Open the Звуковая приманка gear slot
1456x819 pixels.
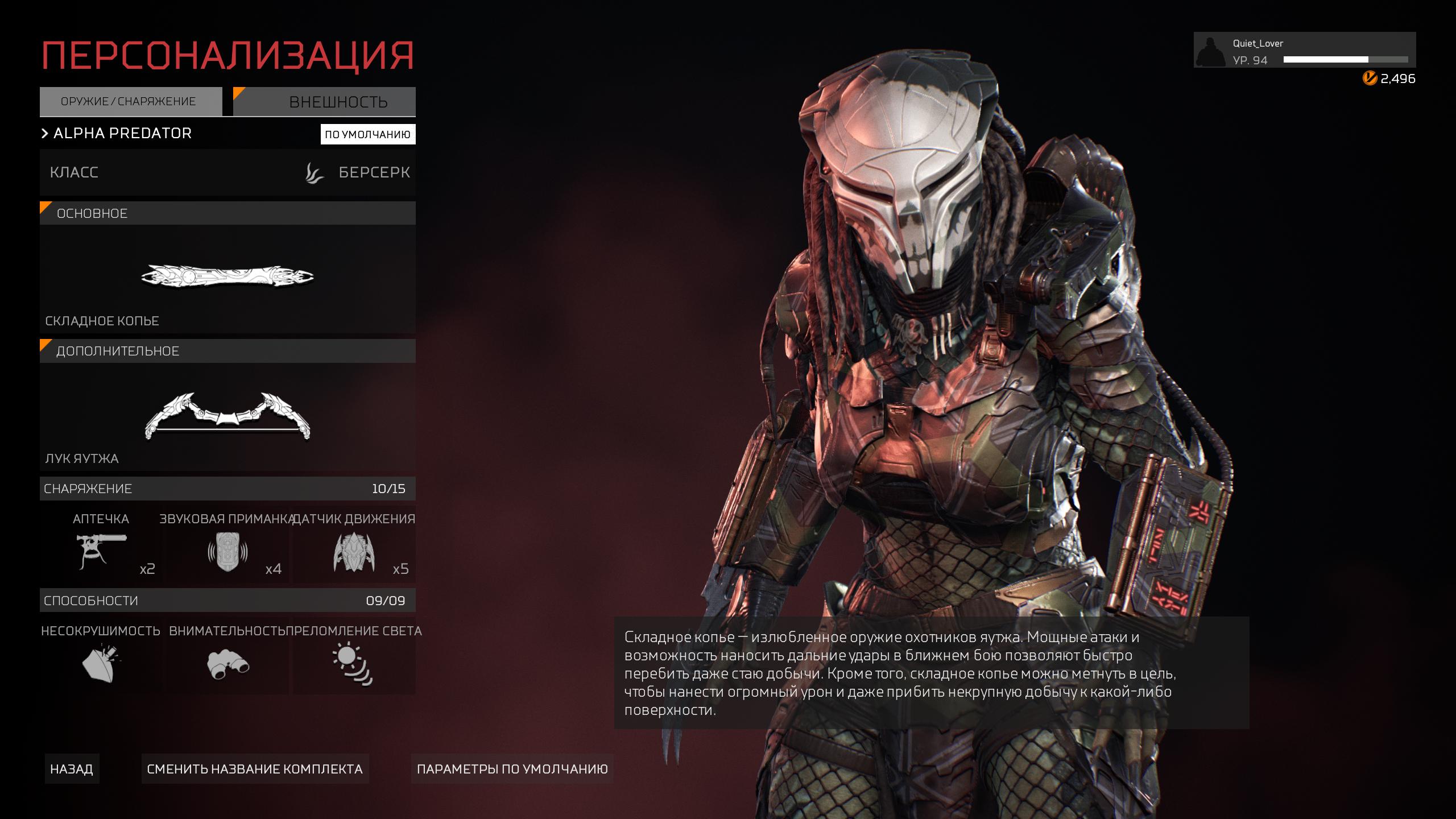click(x=227, y=544)
